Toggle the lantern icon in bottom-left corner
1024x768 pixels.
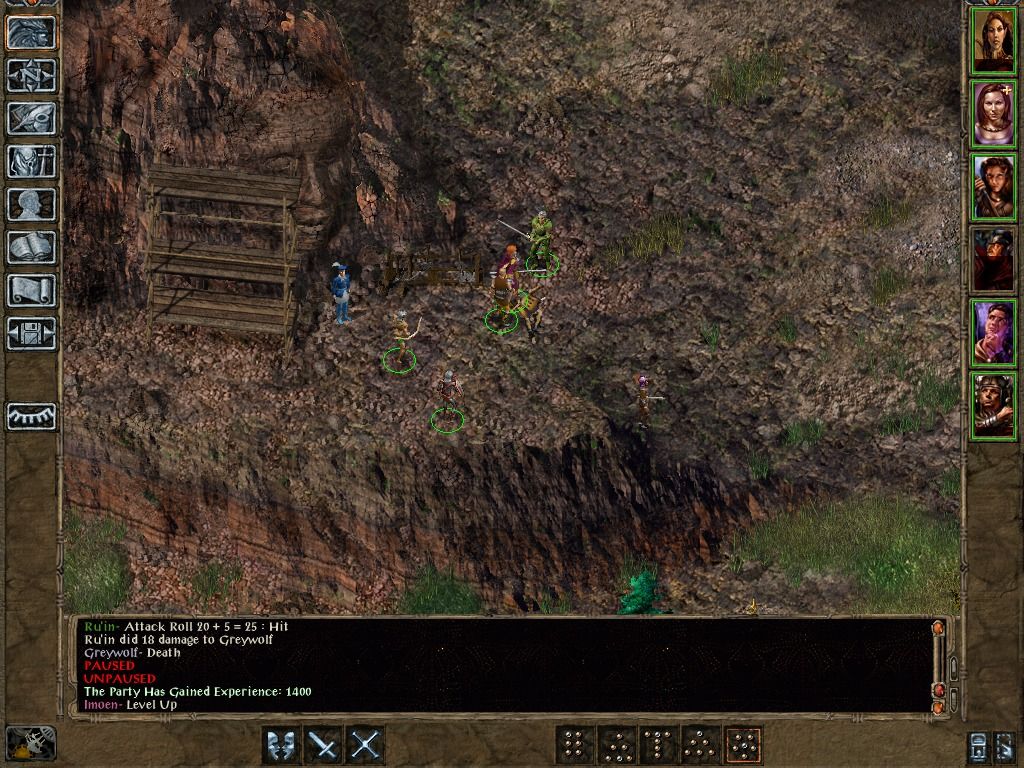click(30, 742)
